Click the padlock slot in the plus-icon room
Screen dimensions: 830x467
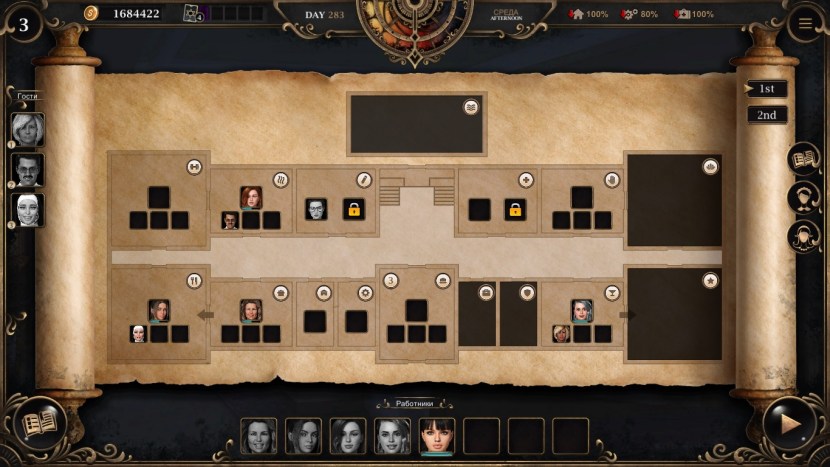click(515, 209)
